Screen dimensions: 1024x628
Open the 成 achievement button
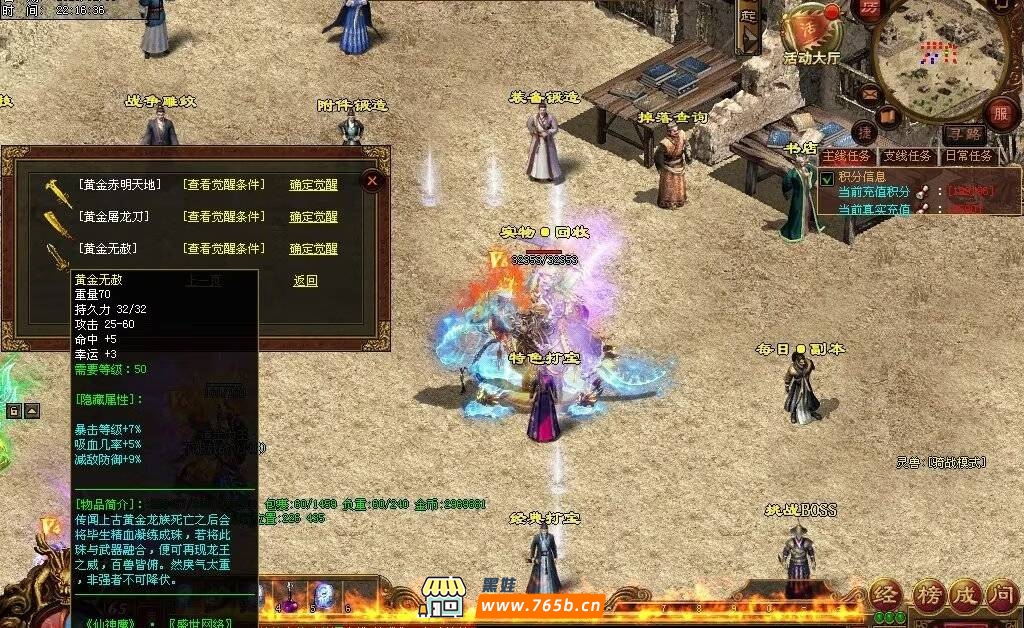tap(965, 596)
